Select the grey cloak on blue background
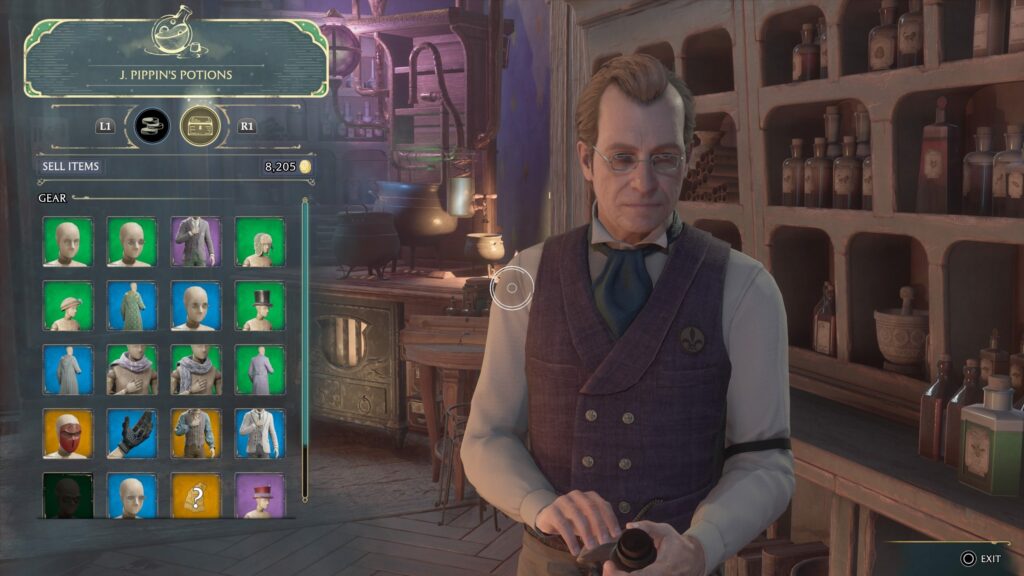This screenshot has height=576, width=1024. coord(68,370)
